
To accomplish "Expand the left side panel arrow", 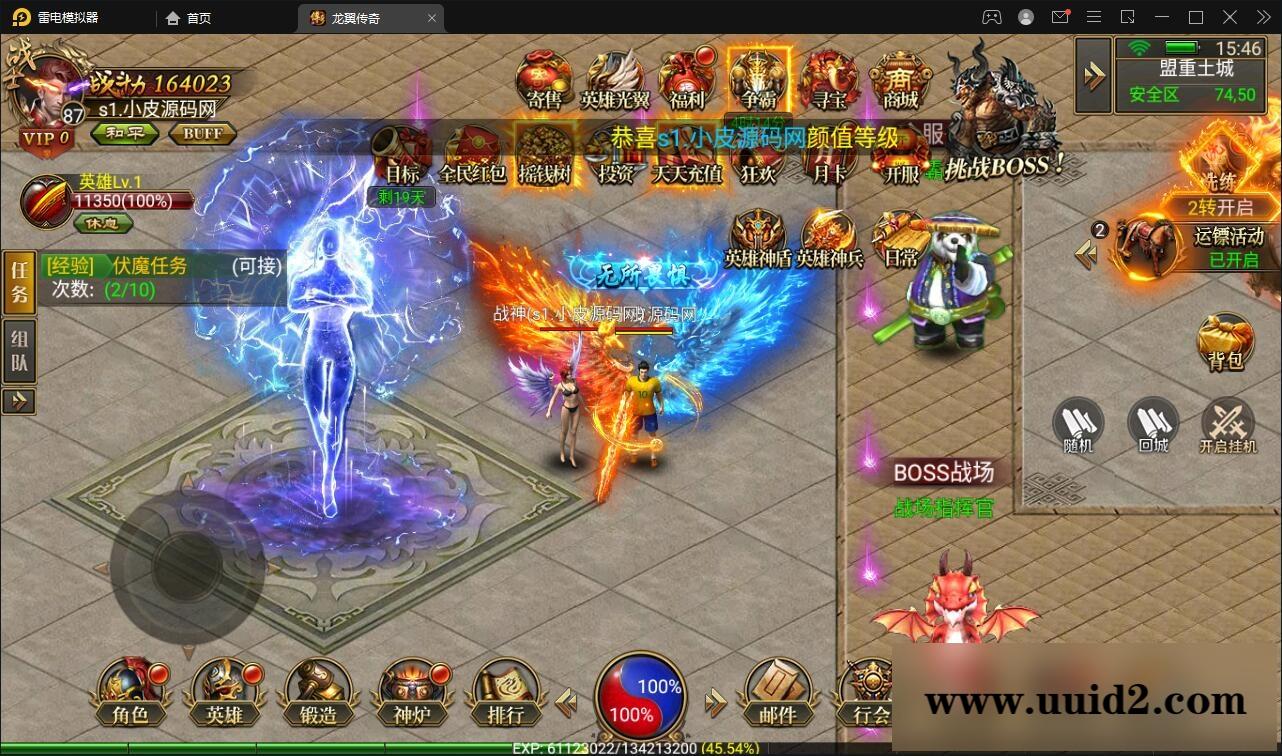I will [x=20, y=404].
